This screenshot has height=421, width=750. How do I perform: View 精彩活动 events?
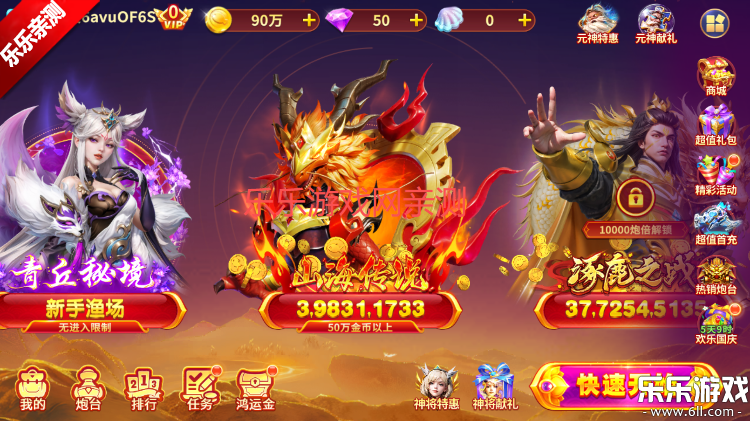(715, 176)
